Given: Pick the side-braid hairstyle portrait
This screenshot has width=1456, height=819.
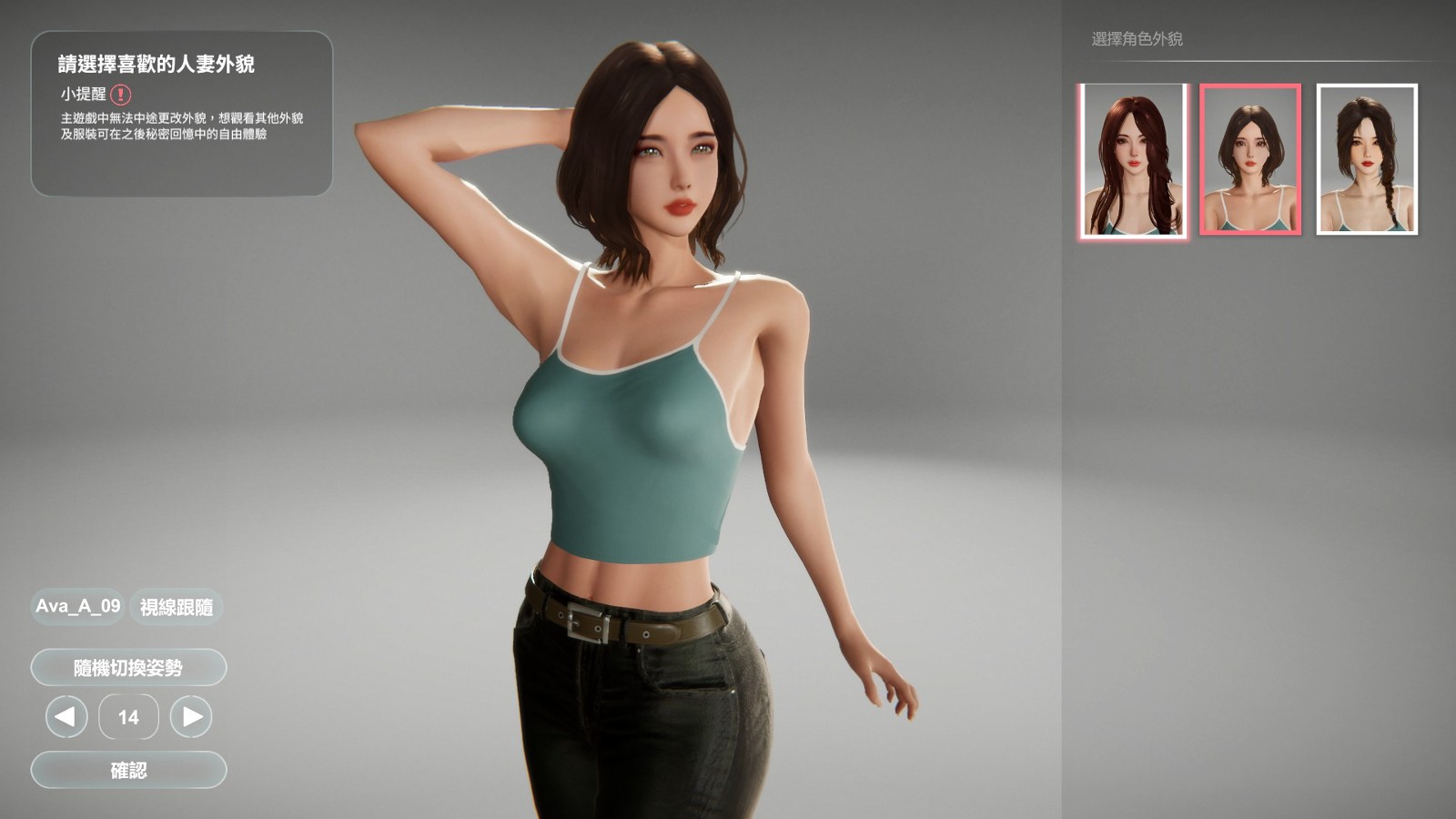Looking at the screenshot, I should pyautogui.click(x=1367, y=160).
